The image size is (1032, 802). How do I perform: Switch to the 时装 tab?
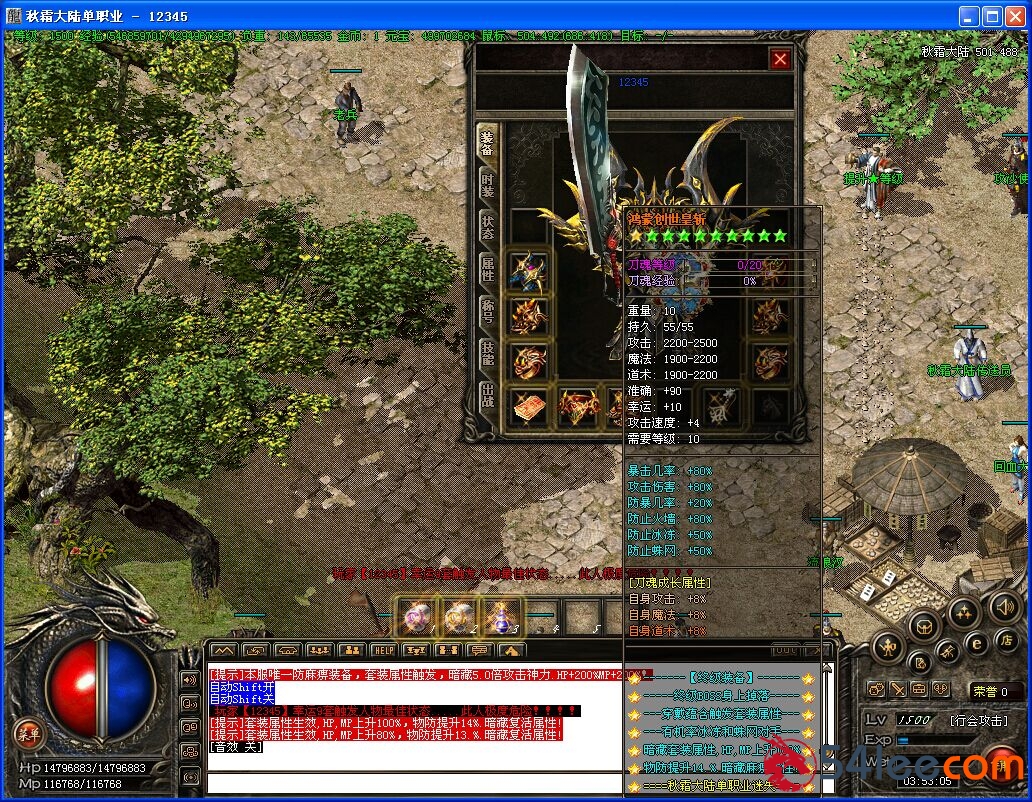tap(487, 185)
